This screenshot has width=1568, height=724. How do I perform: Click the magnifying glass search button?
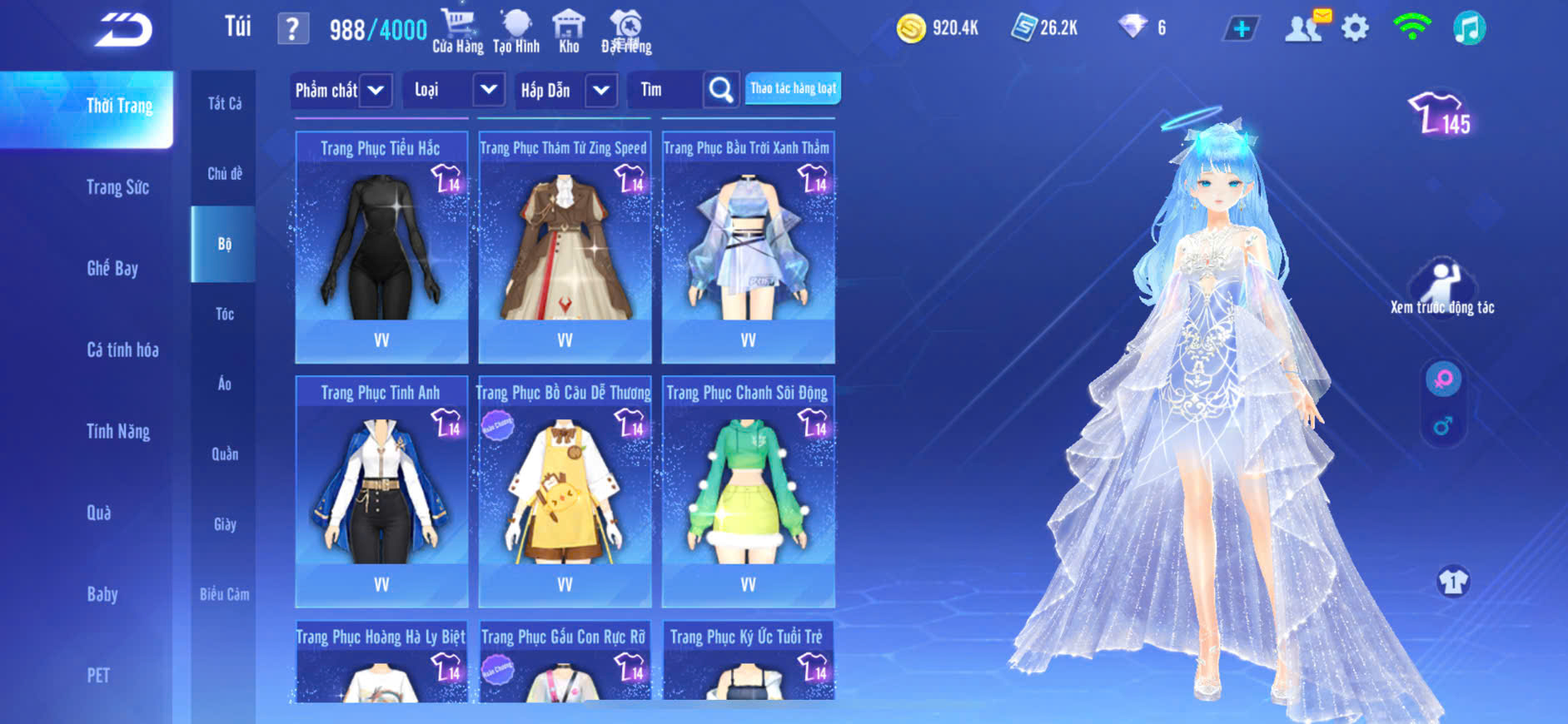tap(721, 90)
